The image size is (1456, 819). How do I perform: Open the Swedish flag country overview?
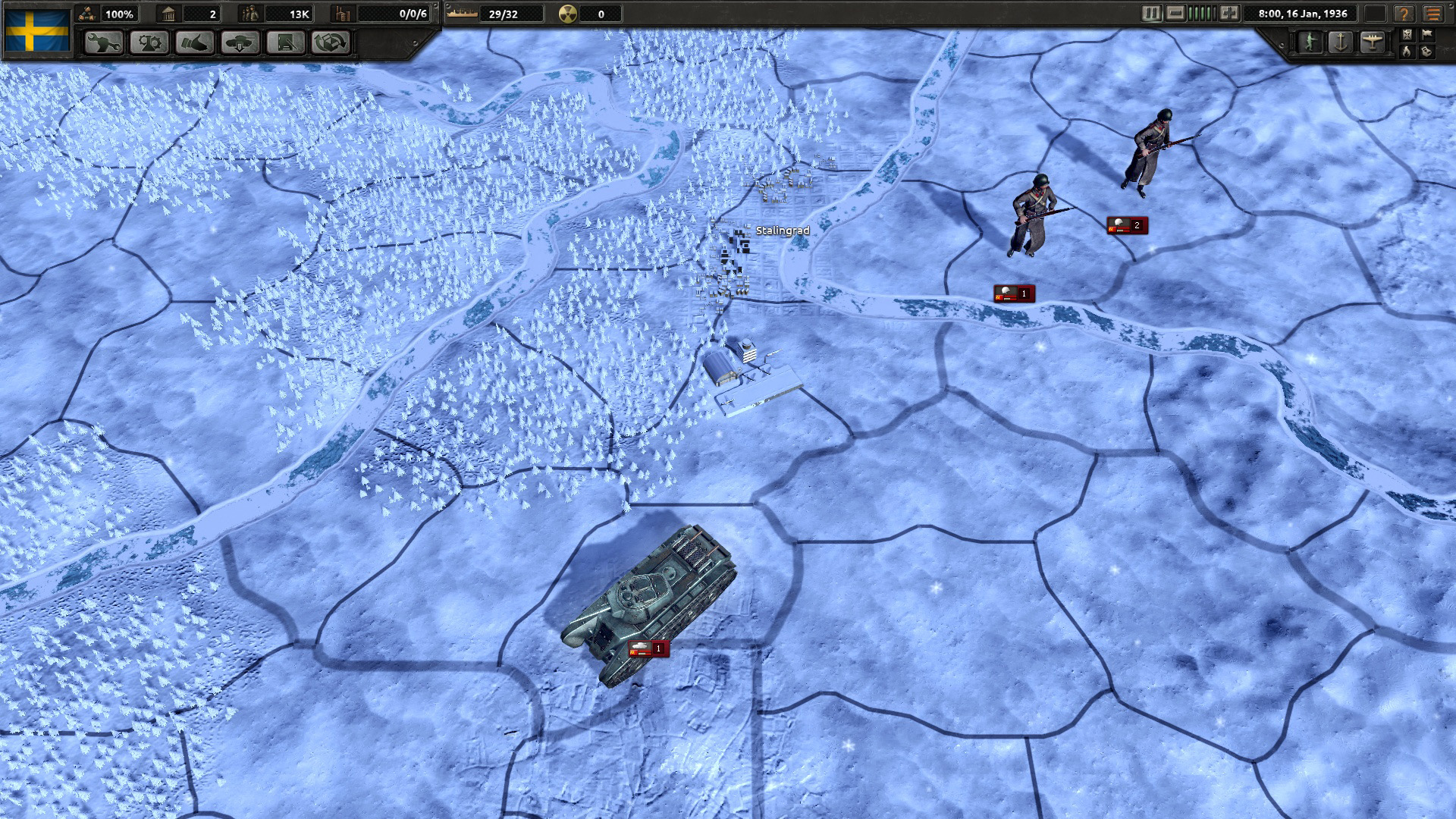pos(37,30)
